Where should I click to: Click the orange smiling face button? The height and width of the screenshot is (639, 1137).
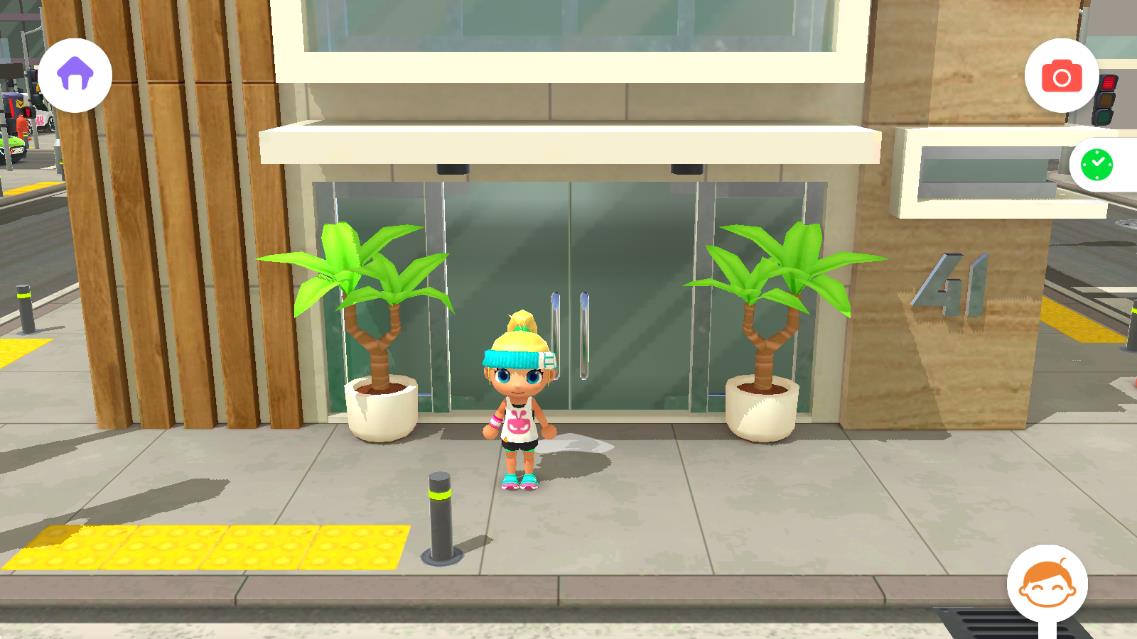click(1046, 585)
